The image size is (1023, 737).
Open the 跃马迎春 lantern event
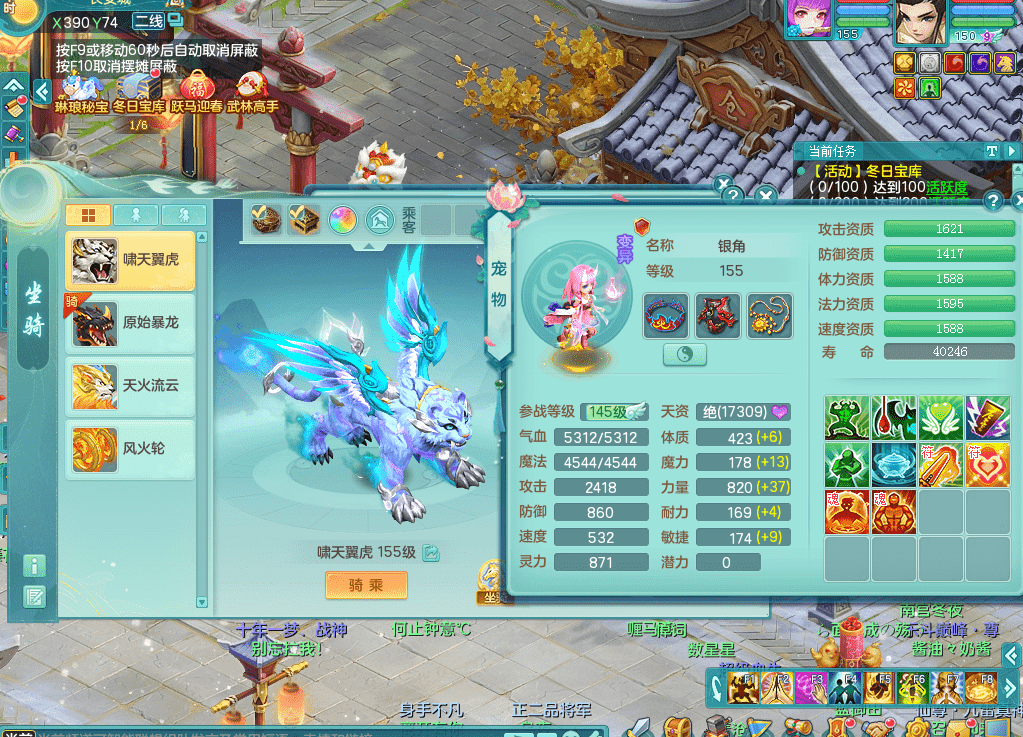coord(196,90)
